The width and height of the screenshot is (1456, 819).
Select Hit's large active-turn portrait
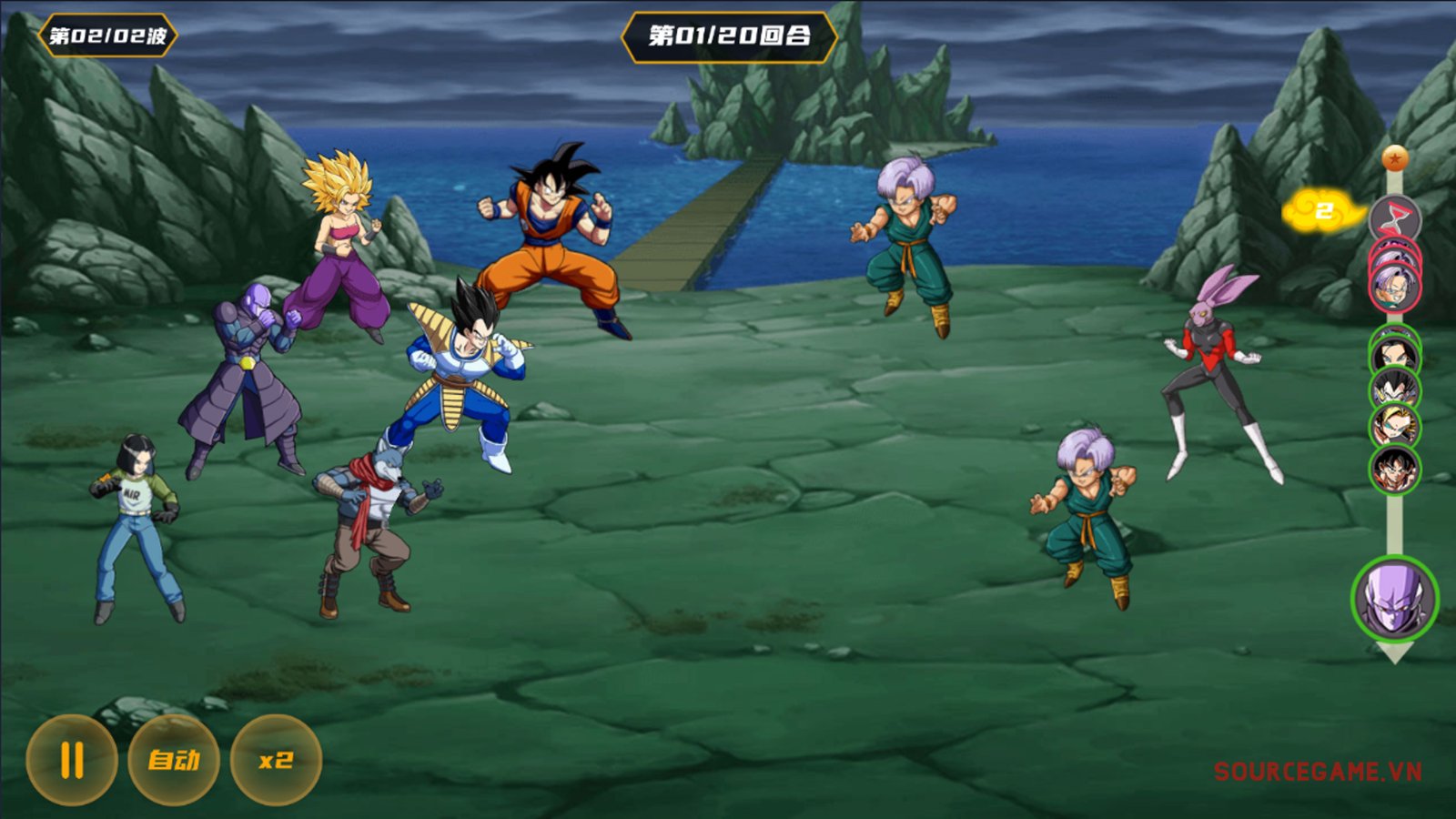coord(1394,599)
